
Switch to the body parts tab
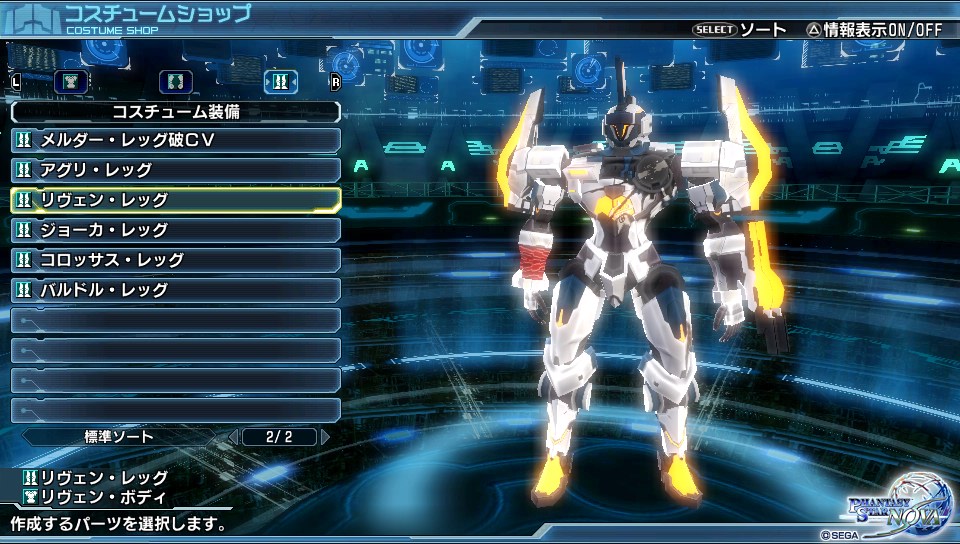70,82
